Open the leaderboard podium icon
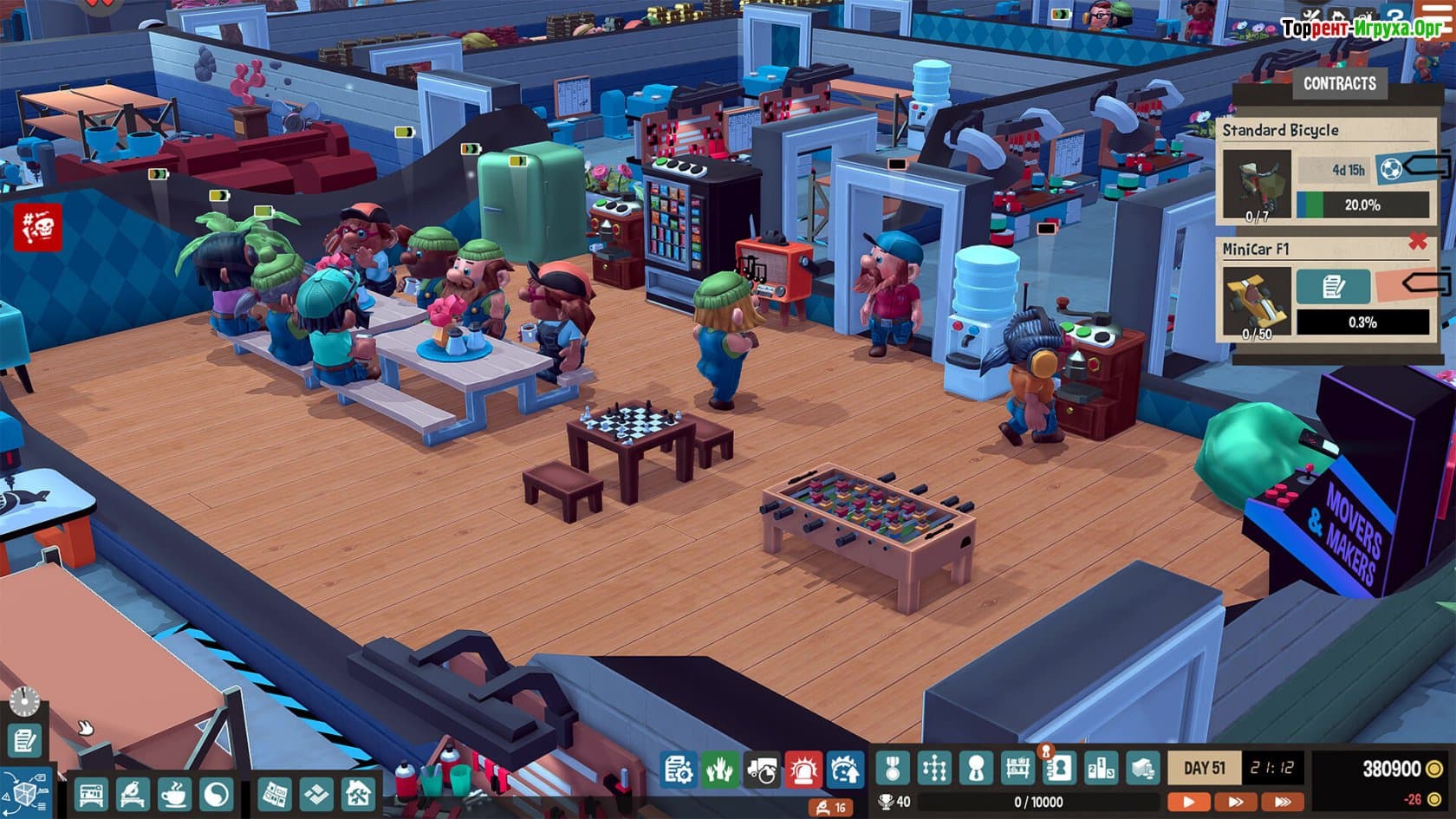 (x=1102, y=768)
